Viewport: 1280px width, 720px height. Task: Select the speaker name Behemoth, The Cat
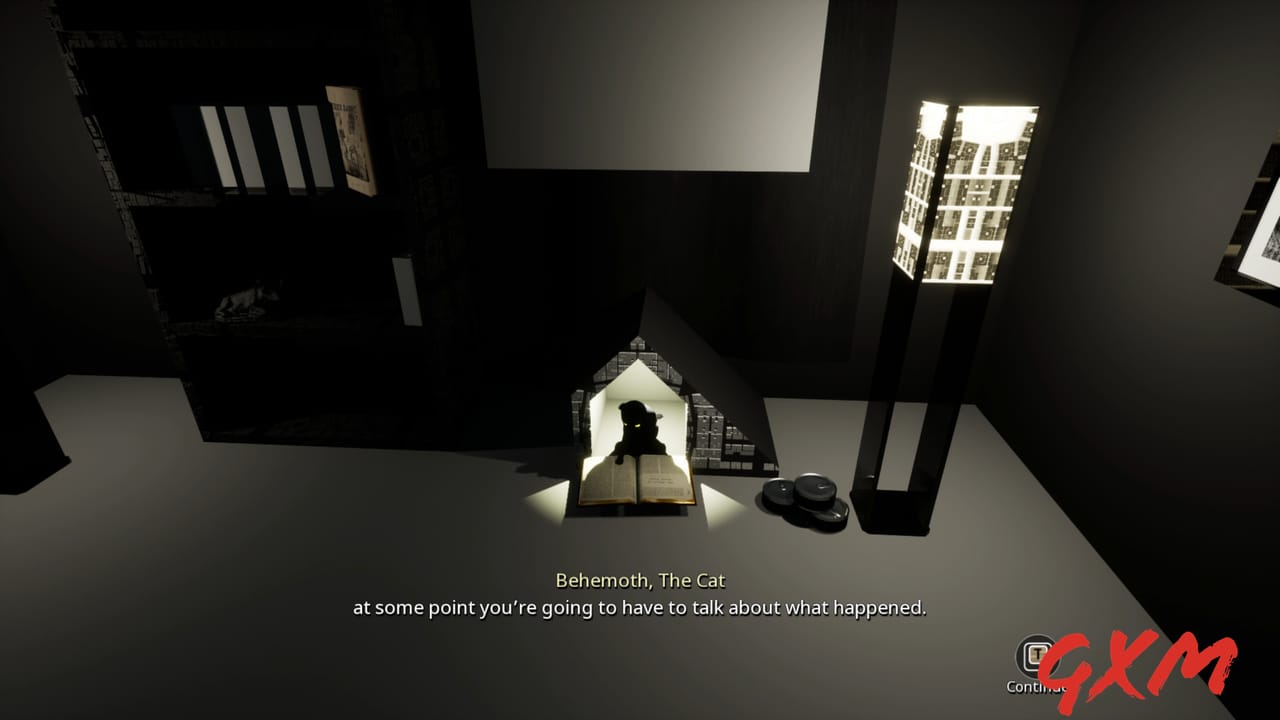click(x=640, y=580)
